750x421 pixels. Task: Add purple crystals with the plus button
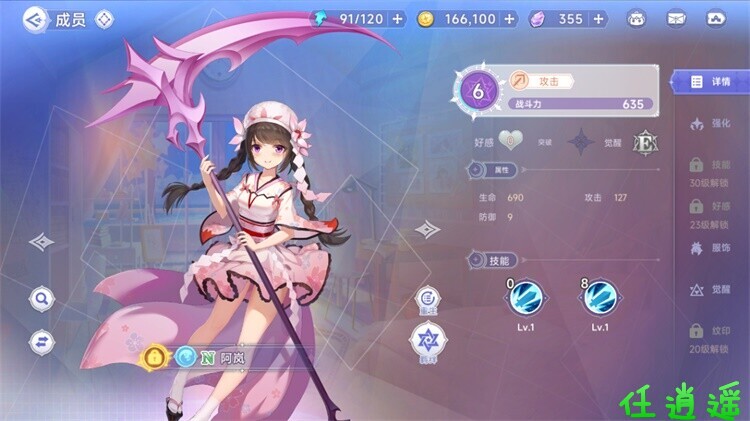click(597, 19)
